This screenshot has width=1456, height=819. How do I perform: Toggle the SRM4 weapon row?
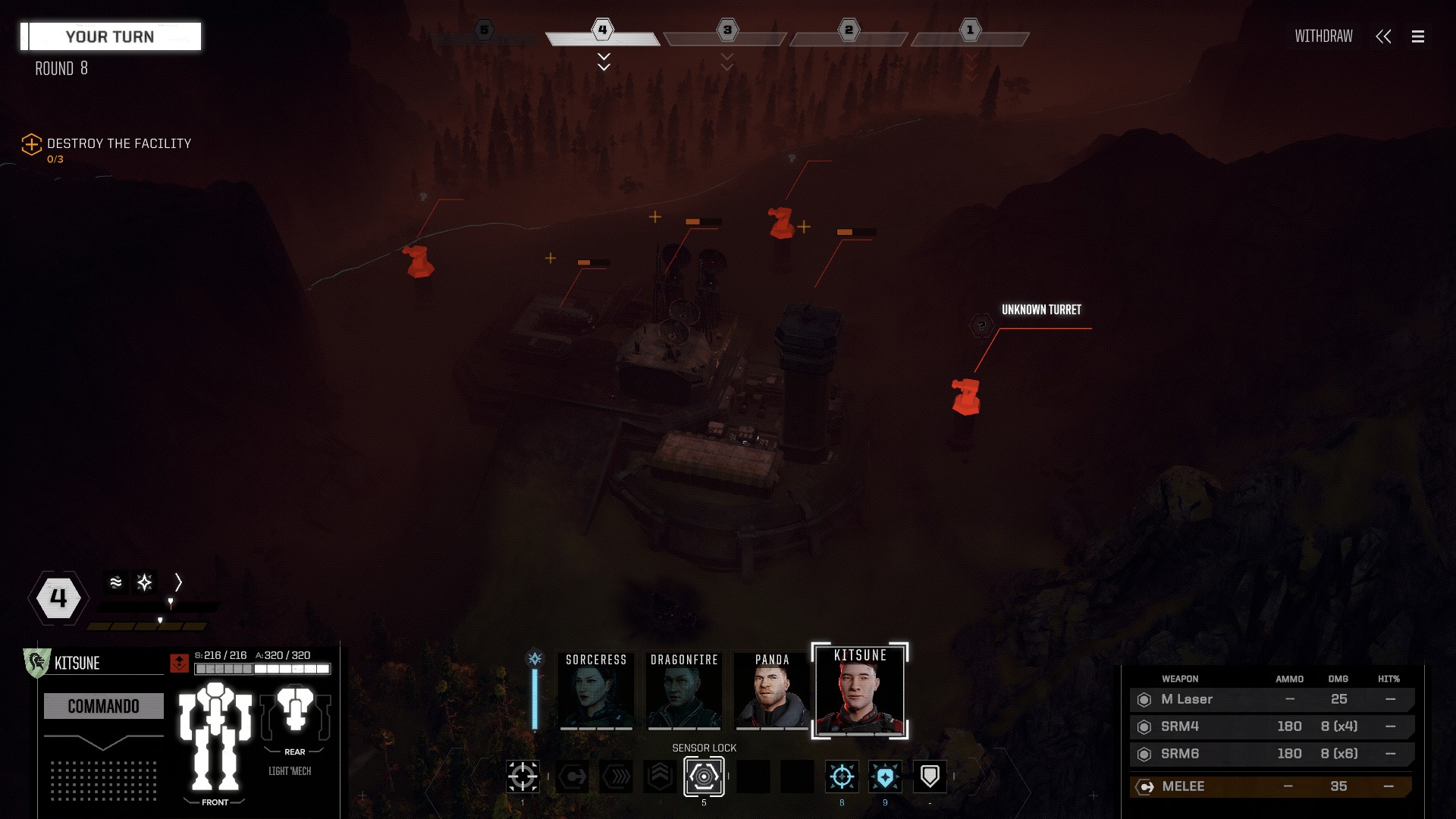tap(1271, 726)
